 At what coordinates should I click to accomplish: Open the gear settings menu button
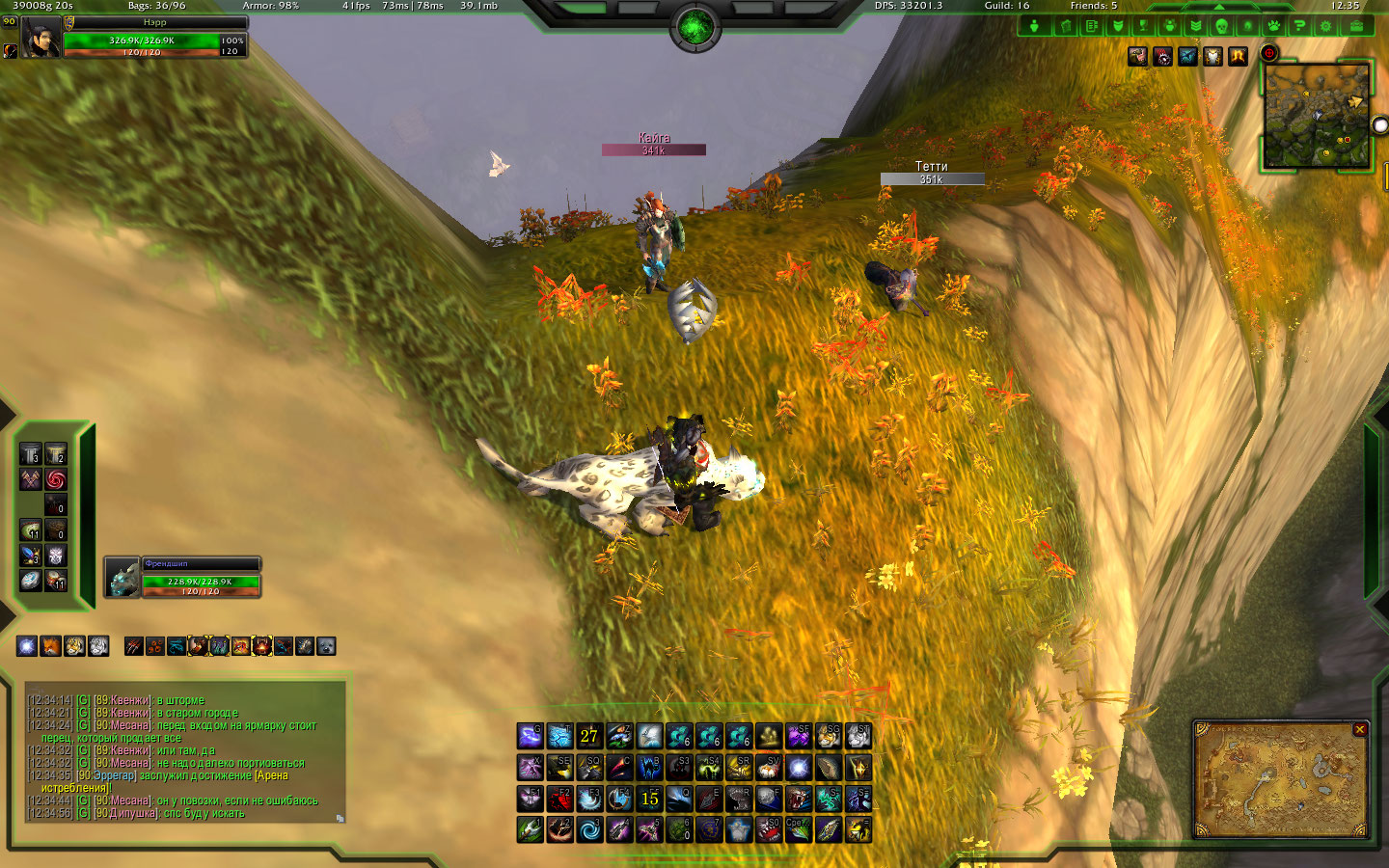pyautogui.click(x=1325, y=26)
